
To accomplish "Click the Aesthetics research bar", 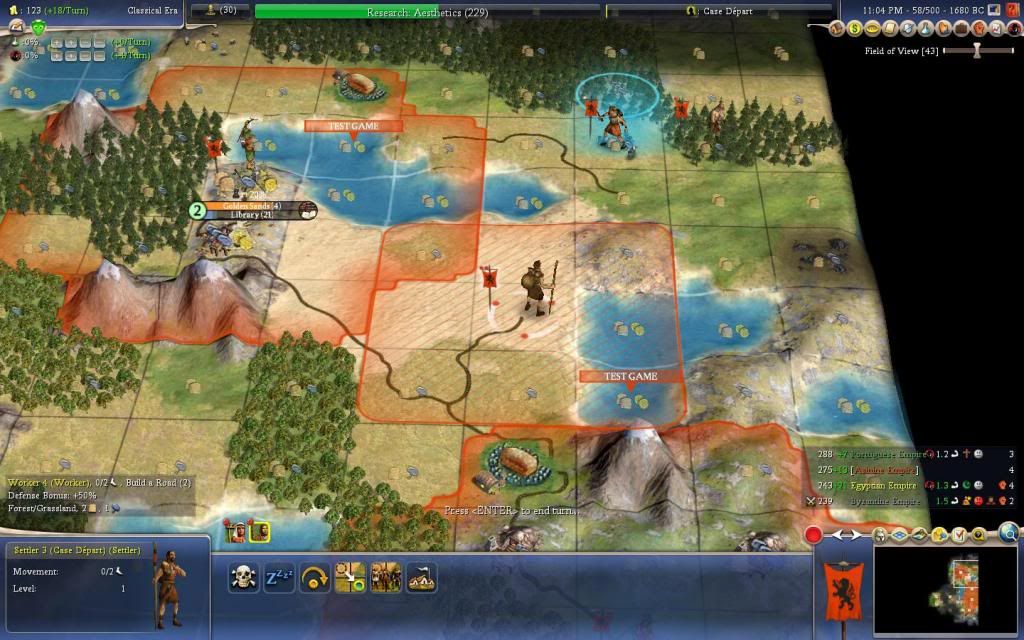I will (x=428, y=10).
